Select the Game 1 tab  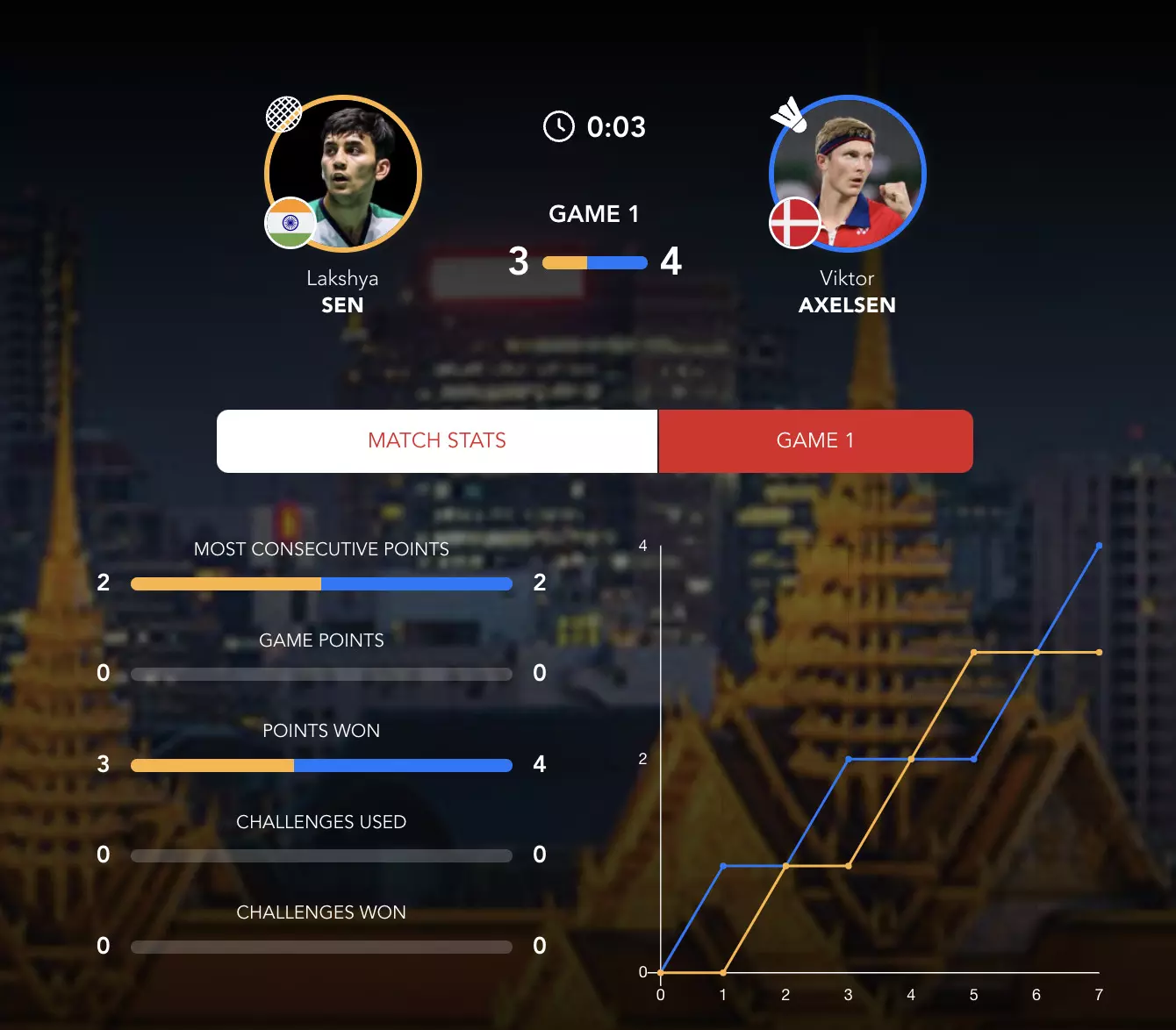coord(815,440)
